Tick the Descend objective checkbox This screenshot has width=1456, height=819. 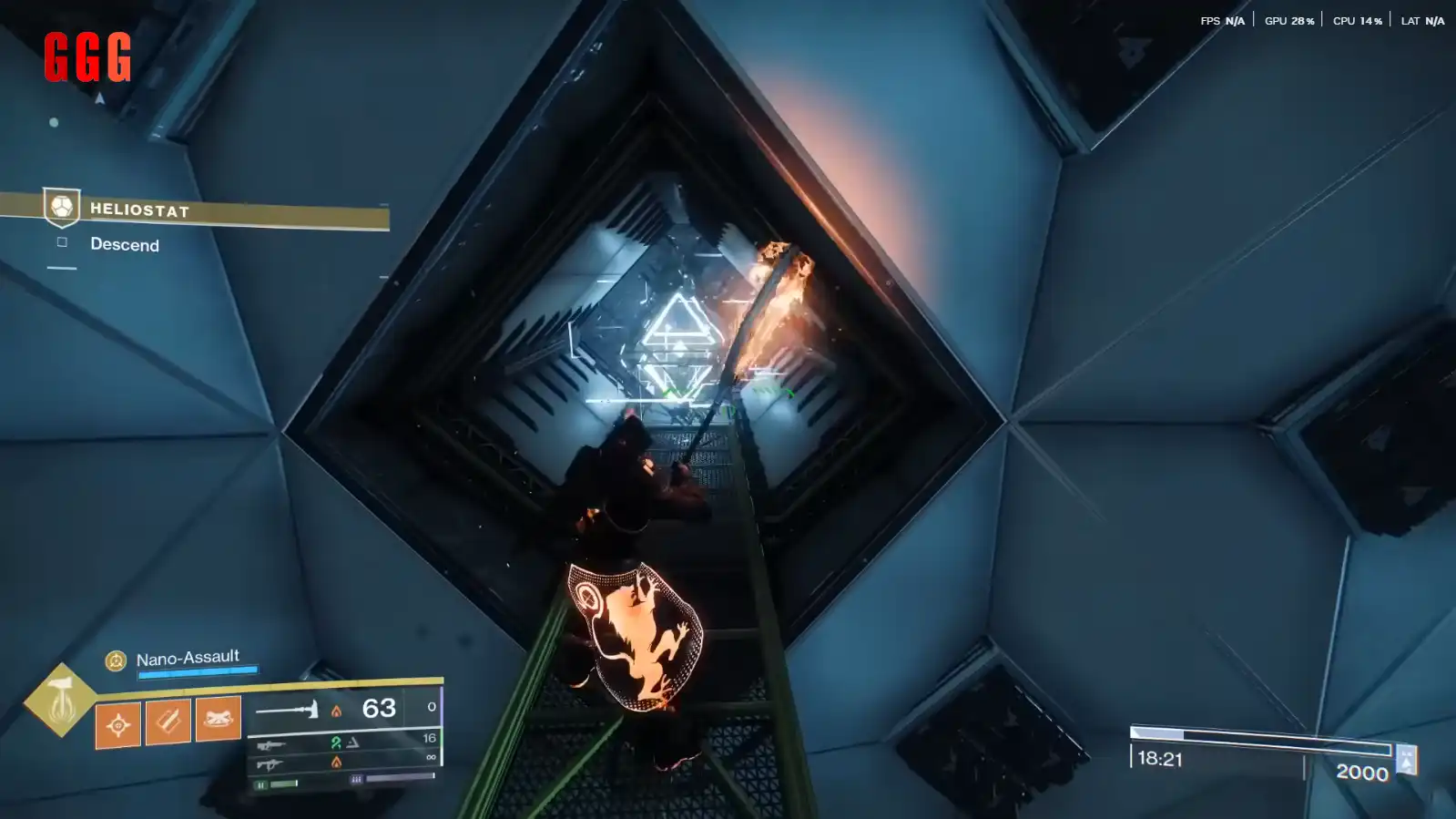coord(62,242)
